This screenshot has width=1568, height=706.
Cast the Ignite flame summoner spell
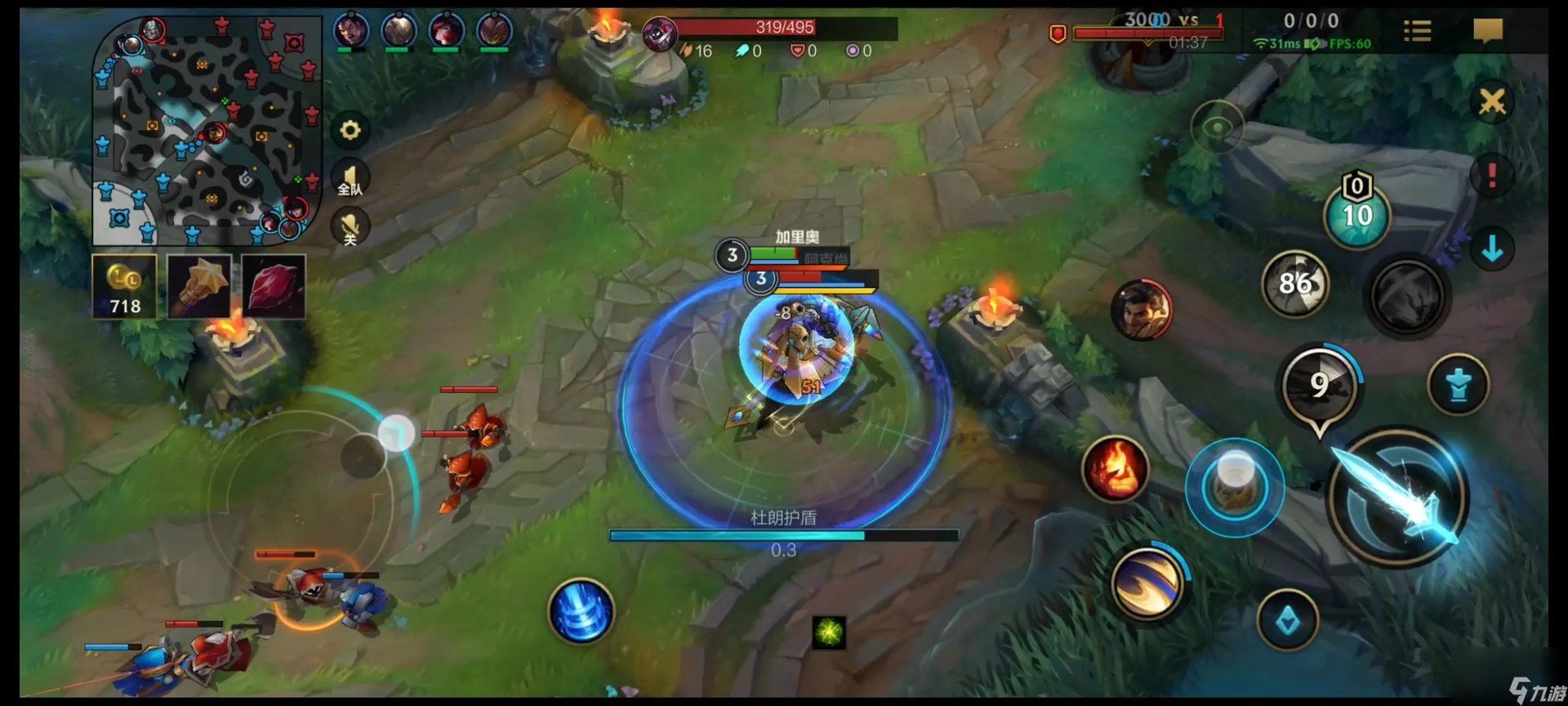1116,470
